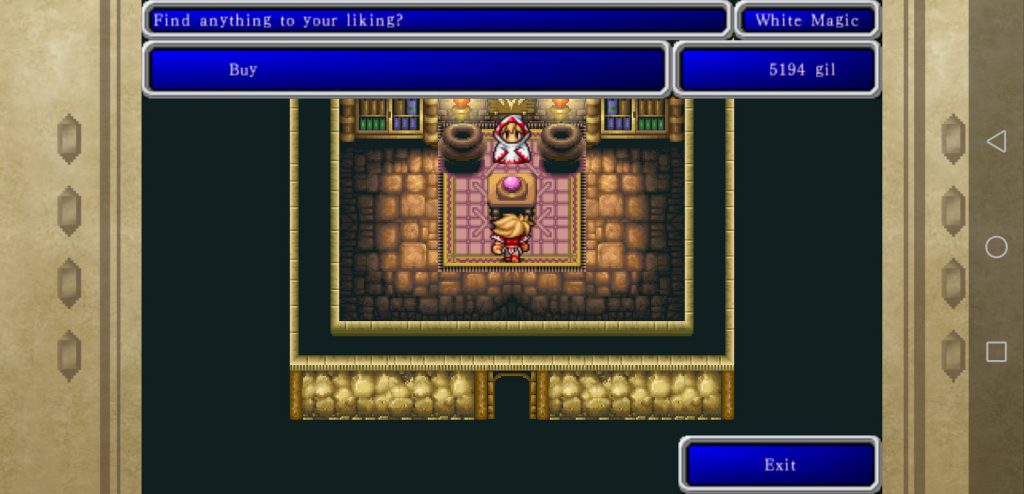Exit the White Magic shop
The height and width of the screenshot is (494, 1024).
tap(779, 464)
